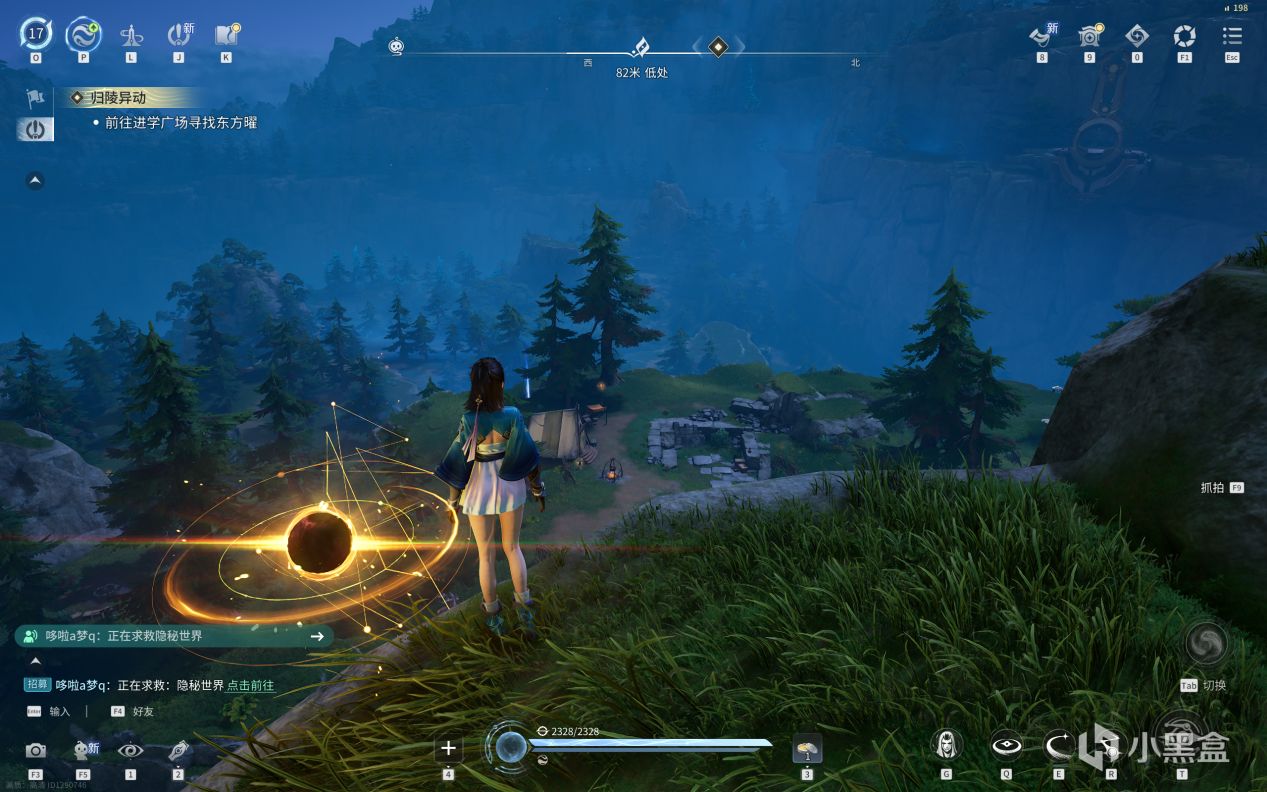Viewport: 1267px width, 792px height.
Task: Click the plus button beside the health bar
Action: (x=448, y=748)
